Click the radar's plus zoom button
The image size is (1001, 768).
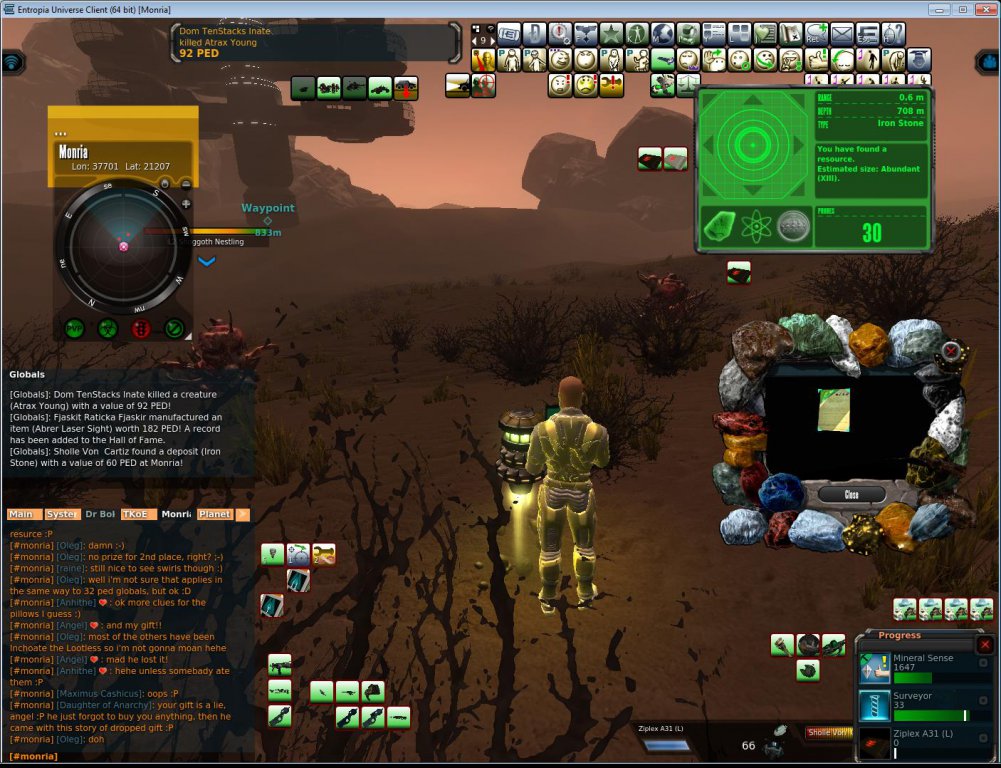tap(186, 203)
